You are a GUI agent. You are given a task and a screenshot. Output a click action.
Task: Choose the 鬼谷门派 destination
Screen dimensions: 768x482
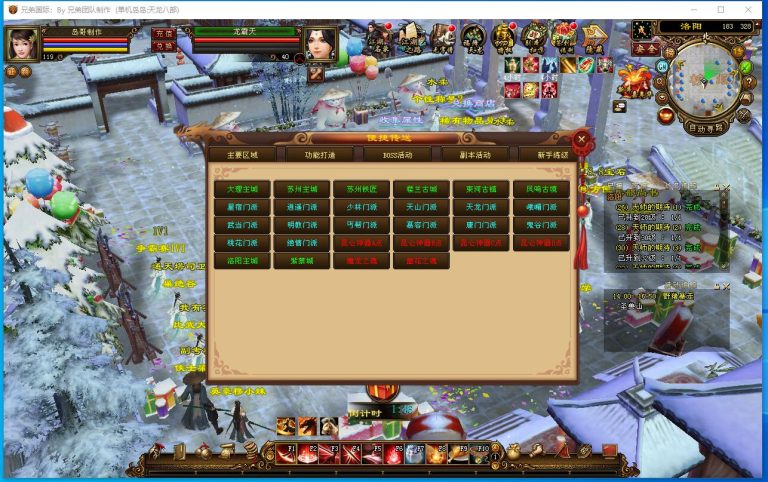(541, 224)
